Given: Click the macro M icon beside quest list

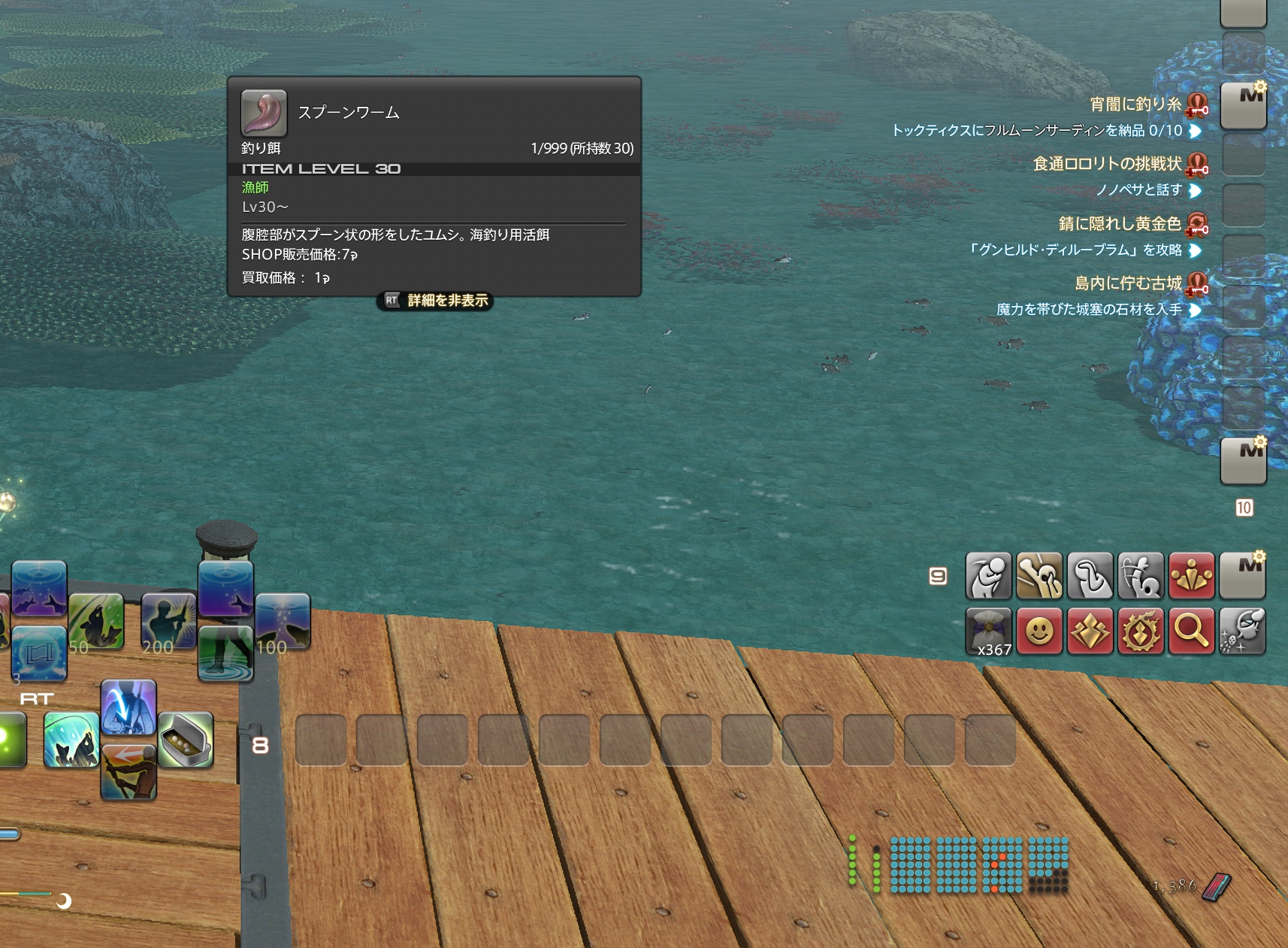Looking at the screenshot, I should coord(1244,105).
